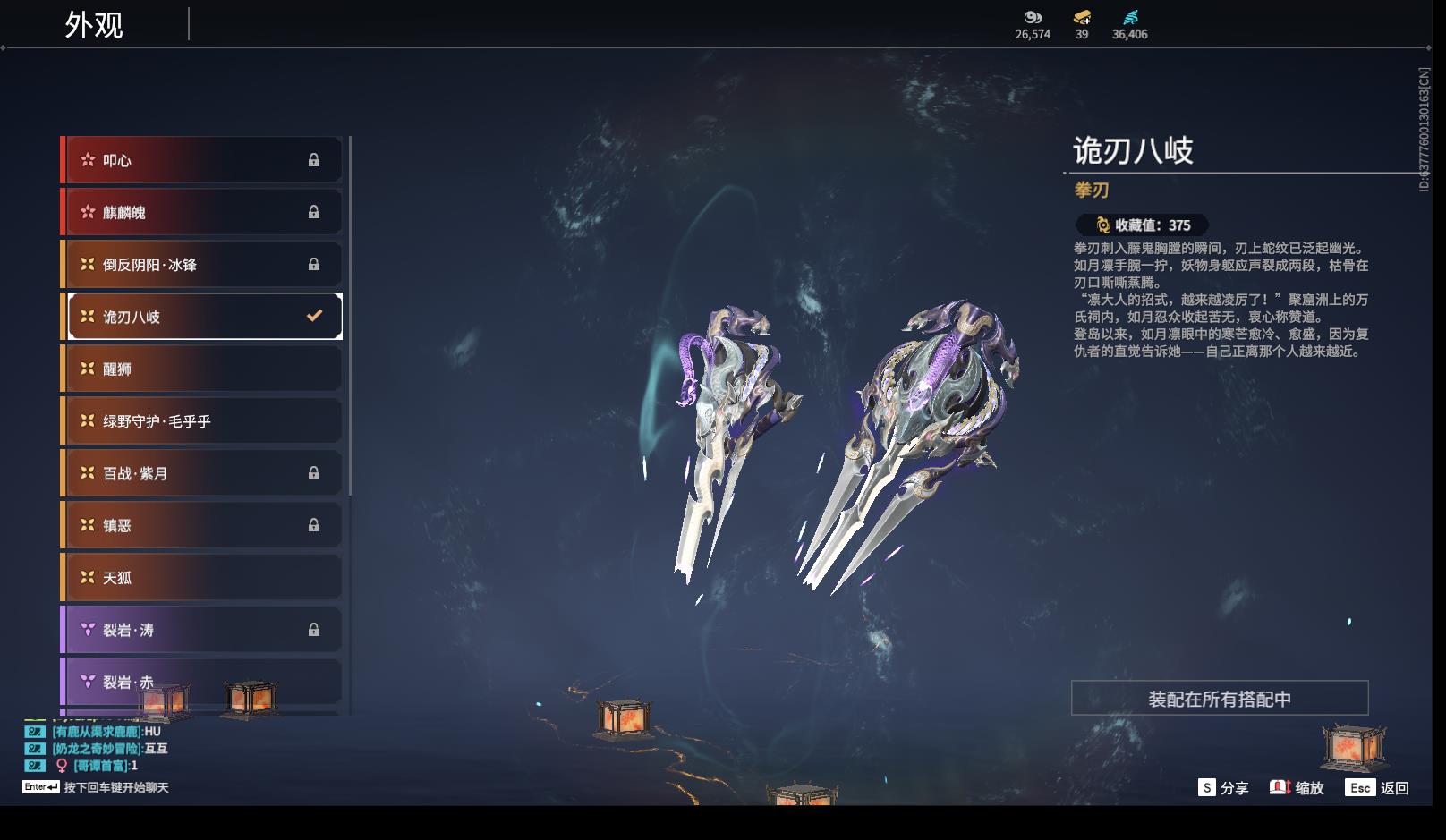
Task: Go back with the 返回 button
Action: pos(1378,788)
